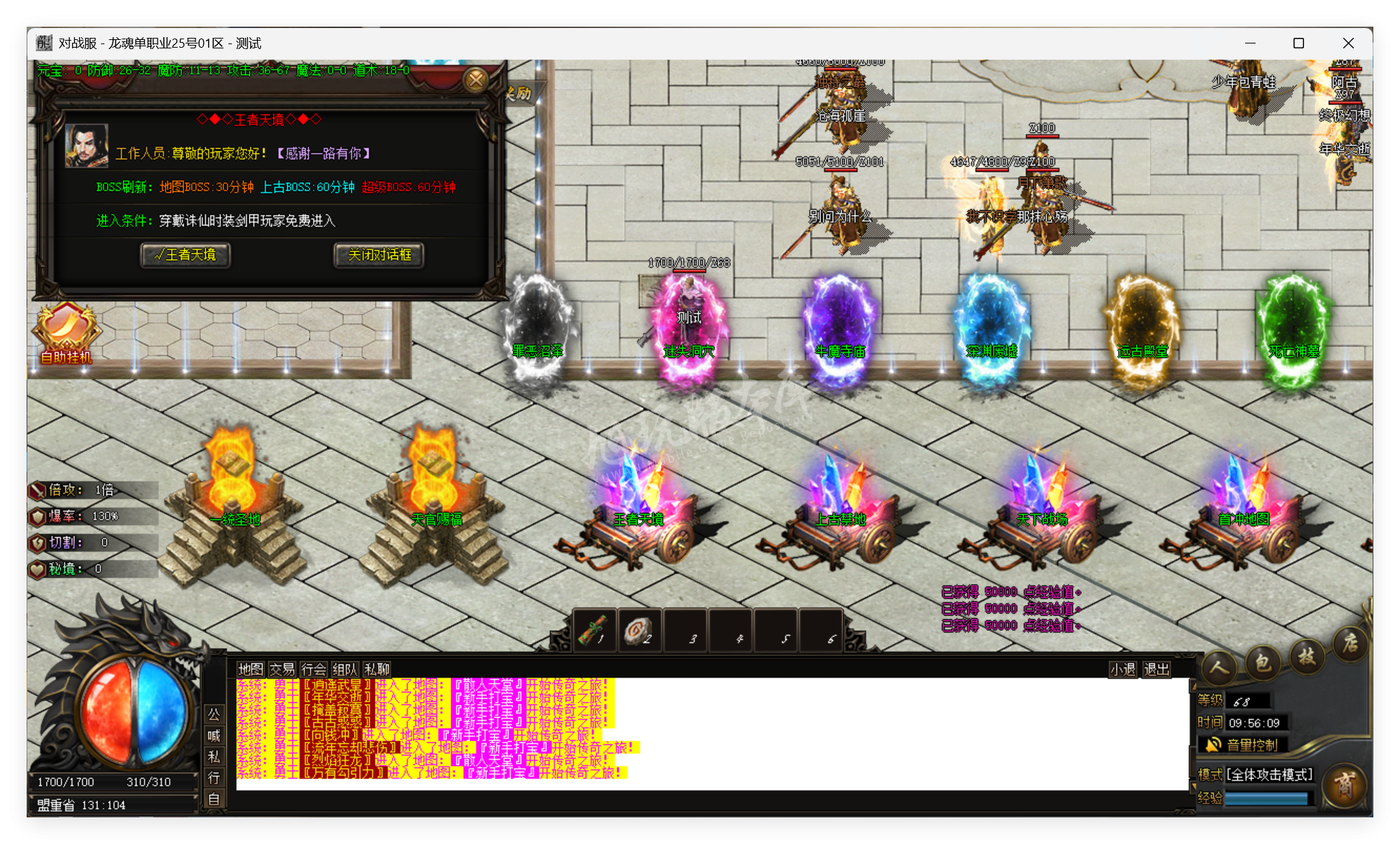Viewport: 1400px width, 844px height.
Task: Open the bag (包) round button
Action: pos(1263,661)
